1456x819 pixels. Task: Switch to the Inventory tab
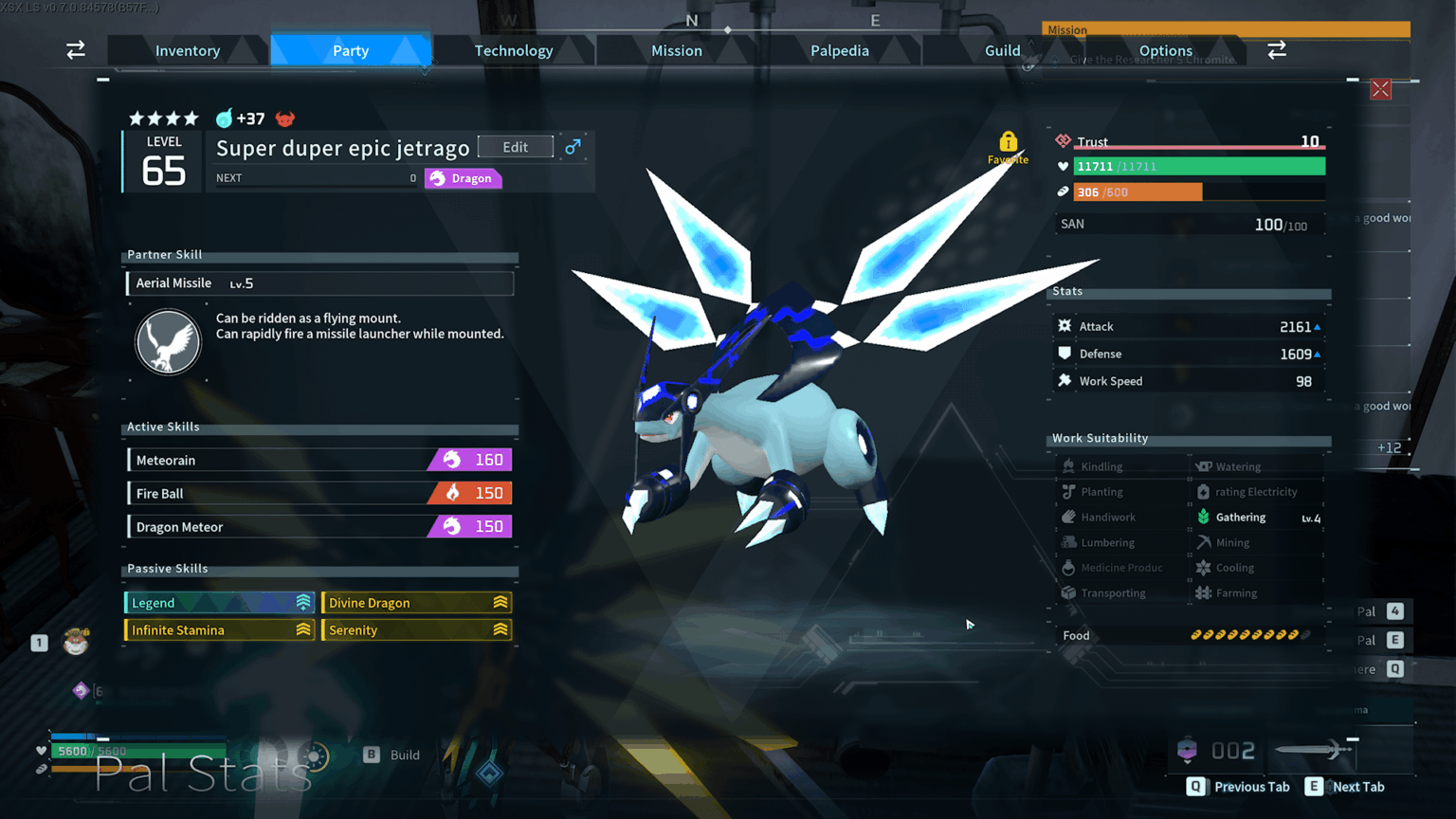[x=188, y=50]
